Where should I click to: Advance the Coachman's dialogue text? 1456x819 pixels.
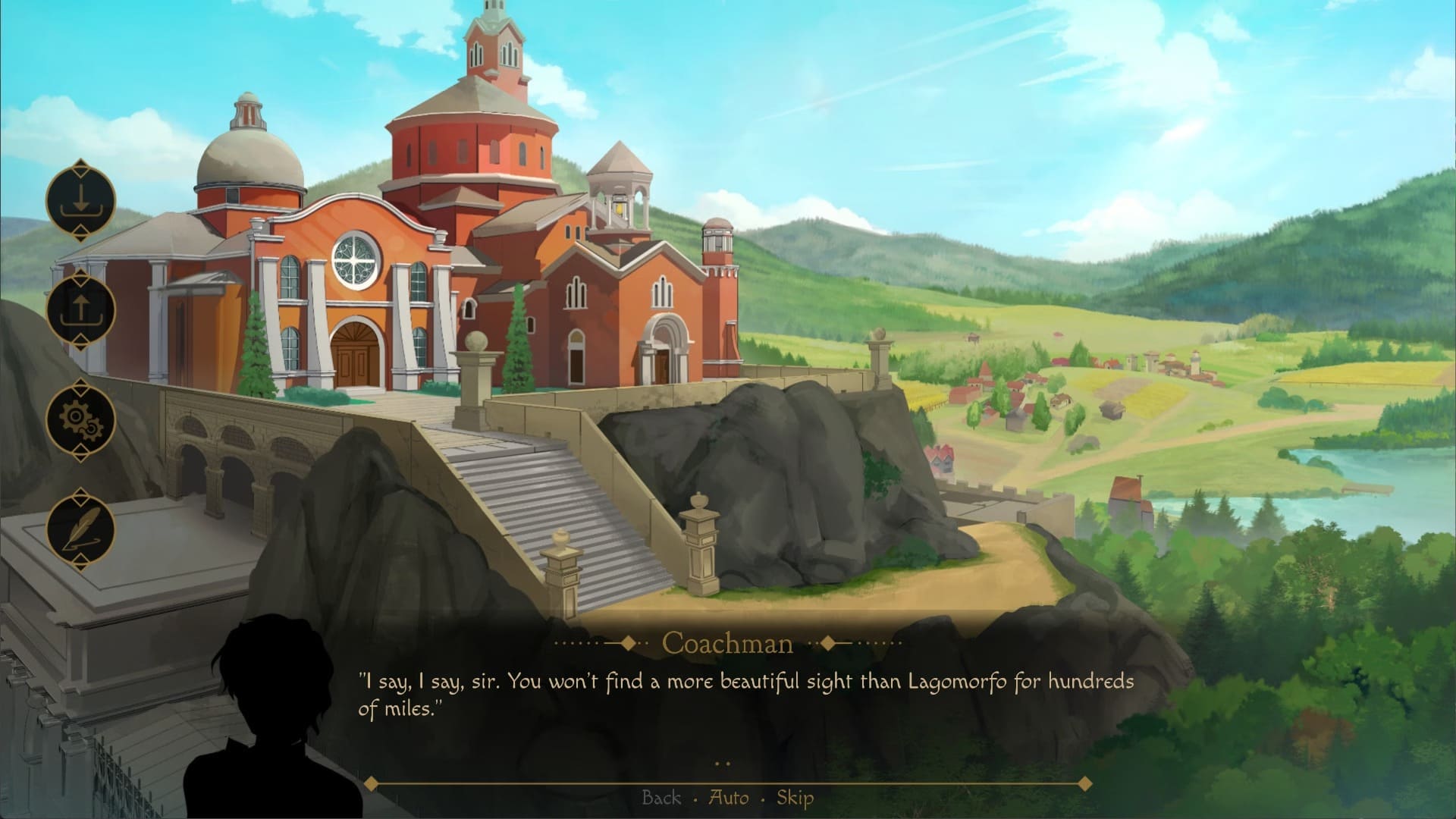tap(746, 695)
